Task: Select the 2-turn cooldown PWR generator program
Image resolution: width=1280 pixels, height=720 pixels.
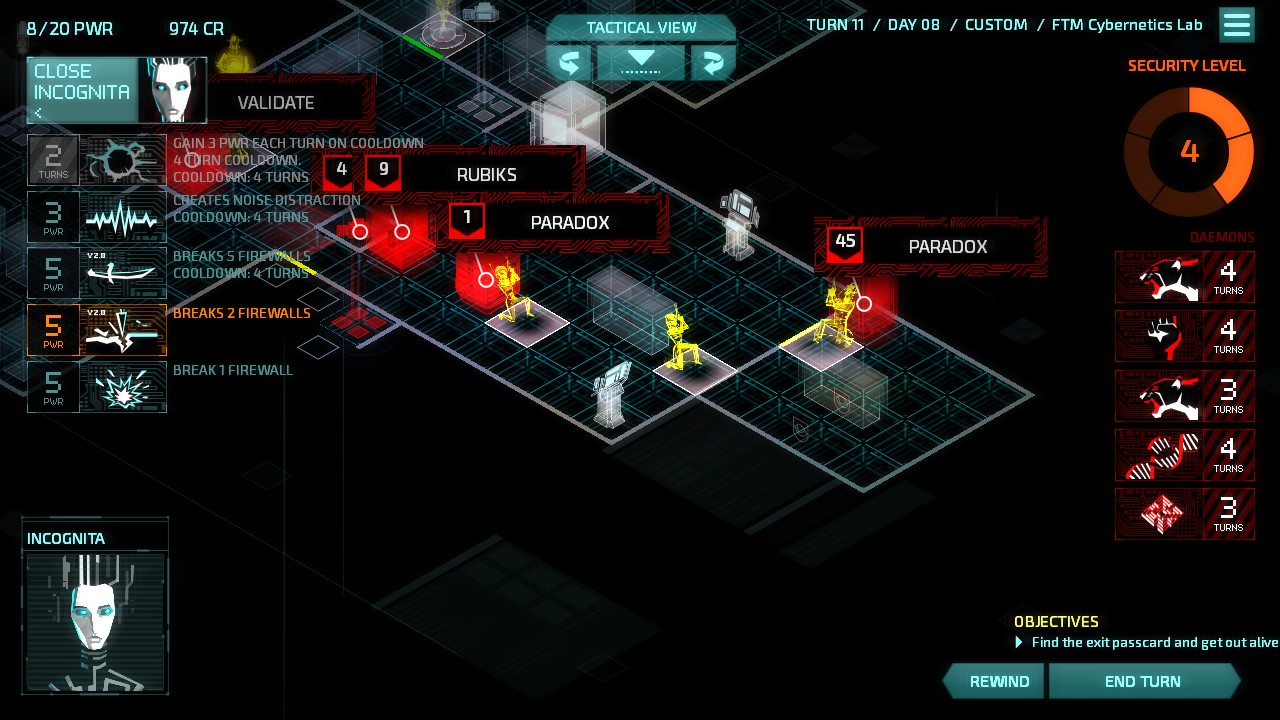Action: click(97, 160)
